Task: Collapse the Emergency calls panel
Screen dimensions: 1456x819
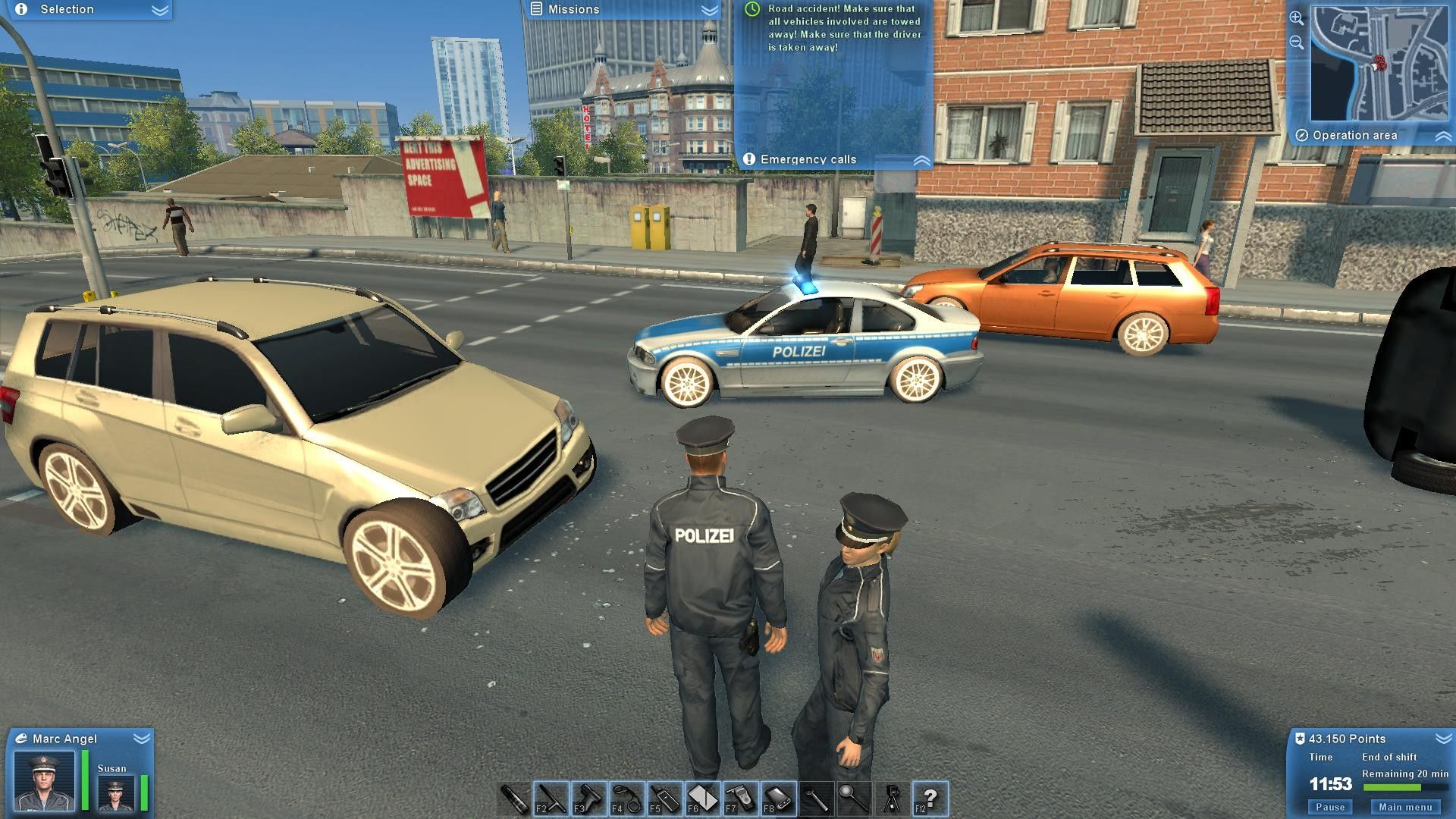Action: pyautogui.click(x=921, y=160)
